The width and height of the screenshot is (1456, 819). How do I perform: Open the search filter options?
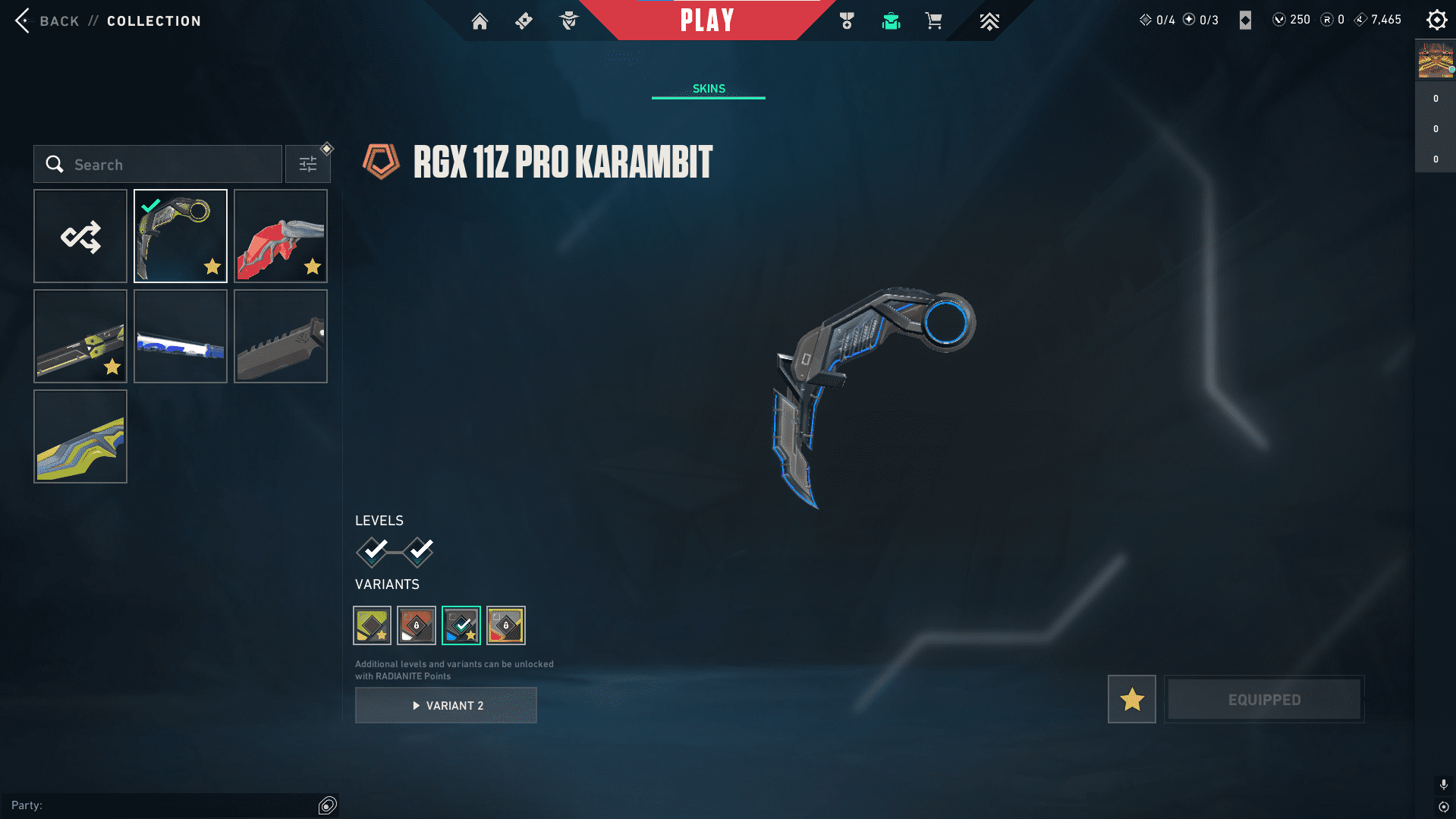pyautogui.click(x=308, y=163)
